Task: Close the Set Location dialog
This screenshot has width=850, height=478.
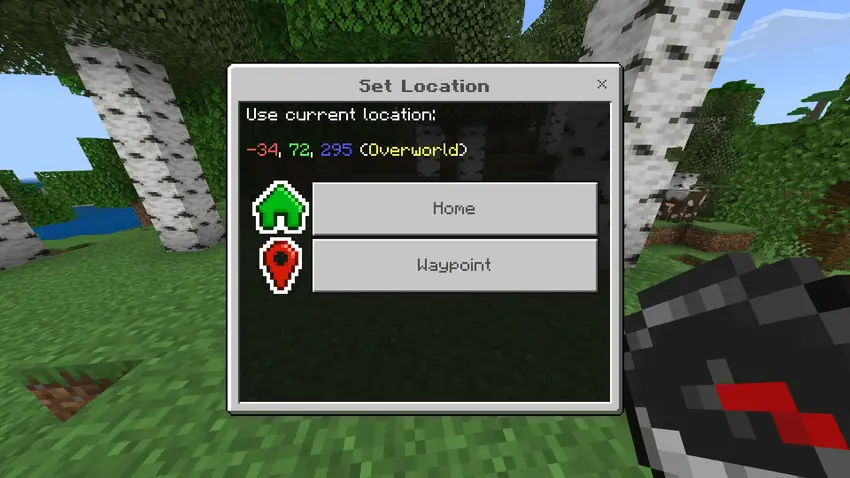Action: (x=601, y=85)
